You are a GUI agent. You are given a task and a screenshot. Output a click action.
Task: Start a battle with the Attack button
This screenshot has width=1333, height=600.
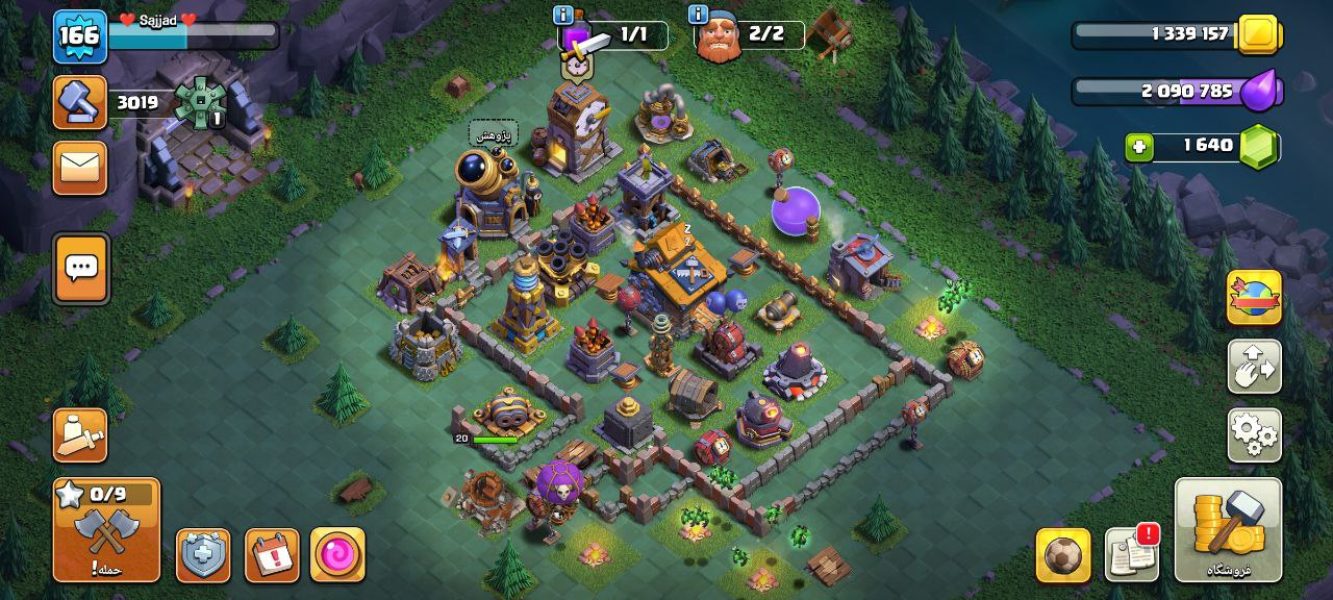[106, 530]
